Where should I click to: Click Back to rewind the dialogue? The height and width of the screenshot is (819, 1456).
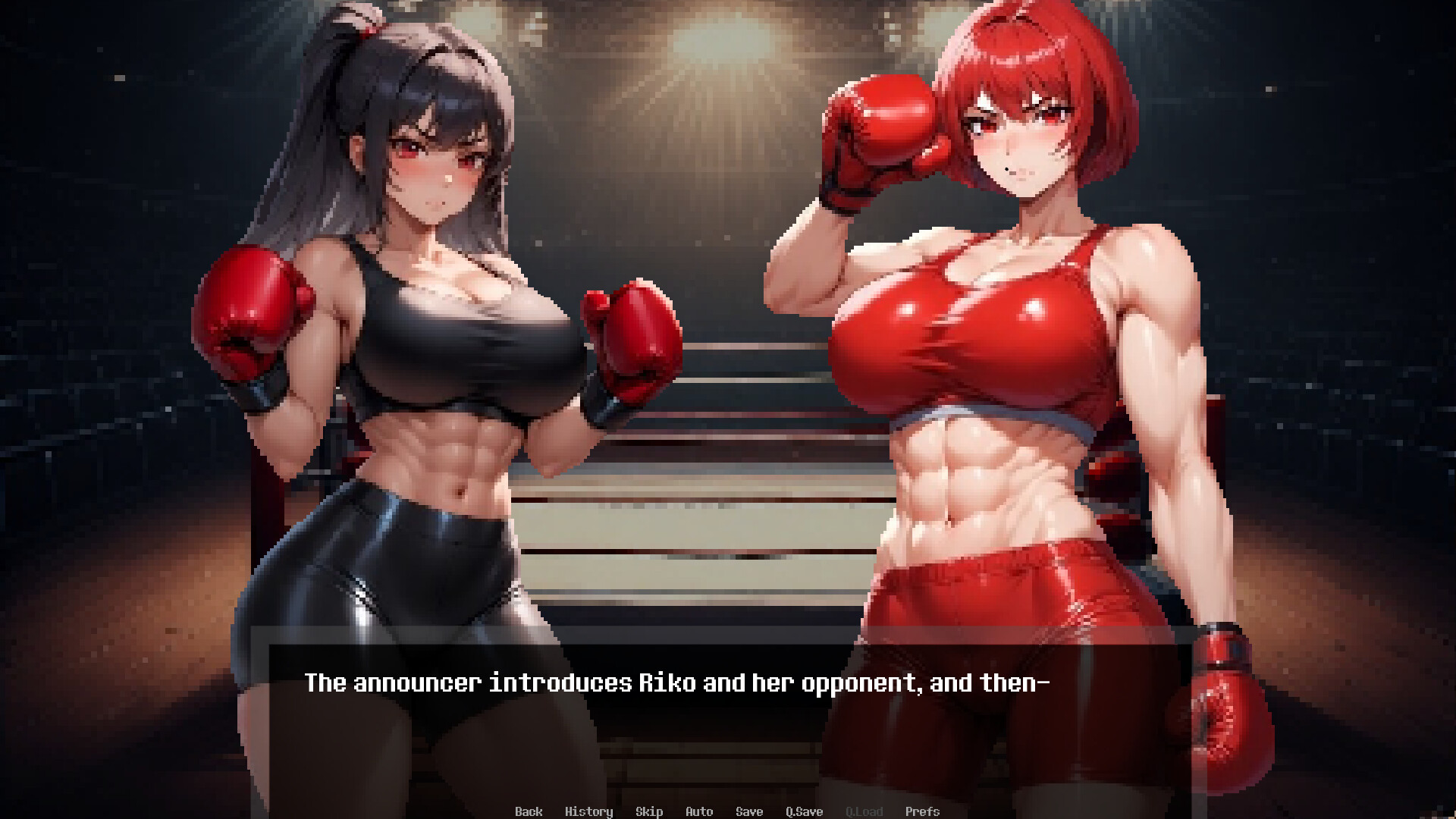529,811
